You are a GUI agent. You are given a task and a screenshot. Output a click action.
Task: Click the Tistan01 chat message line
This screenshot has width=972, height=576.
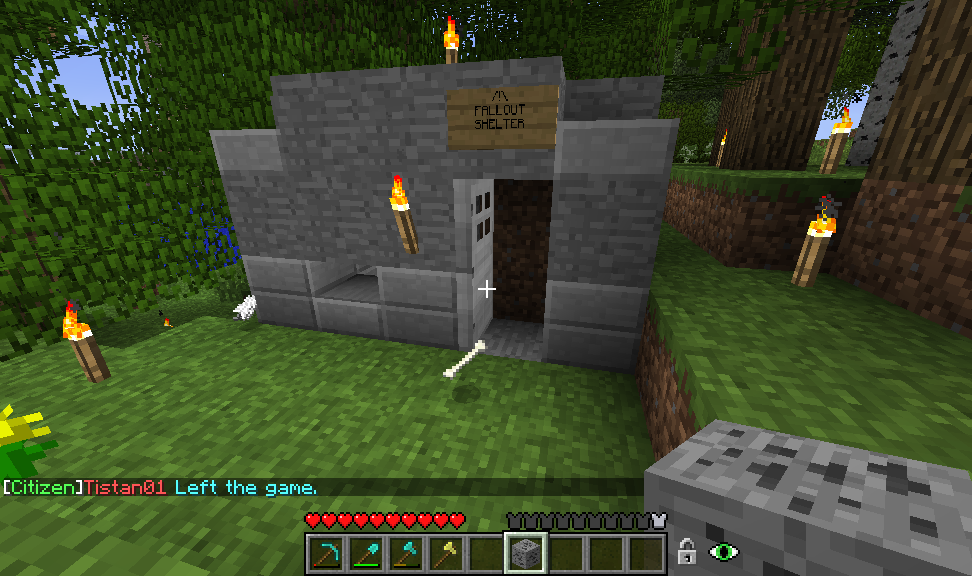(160, 488)
